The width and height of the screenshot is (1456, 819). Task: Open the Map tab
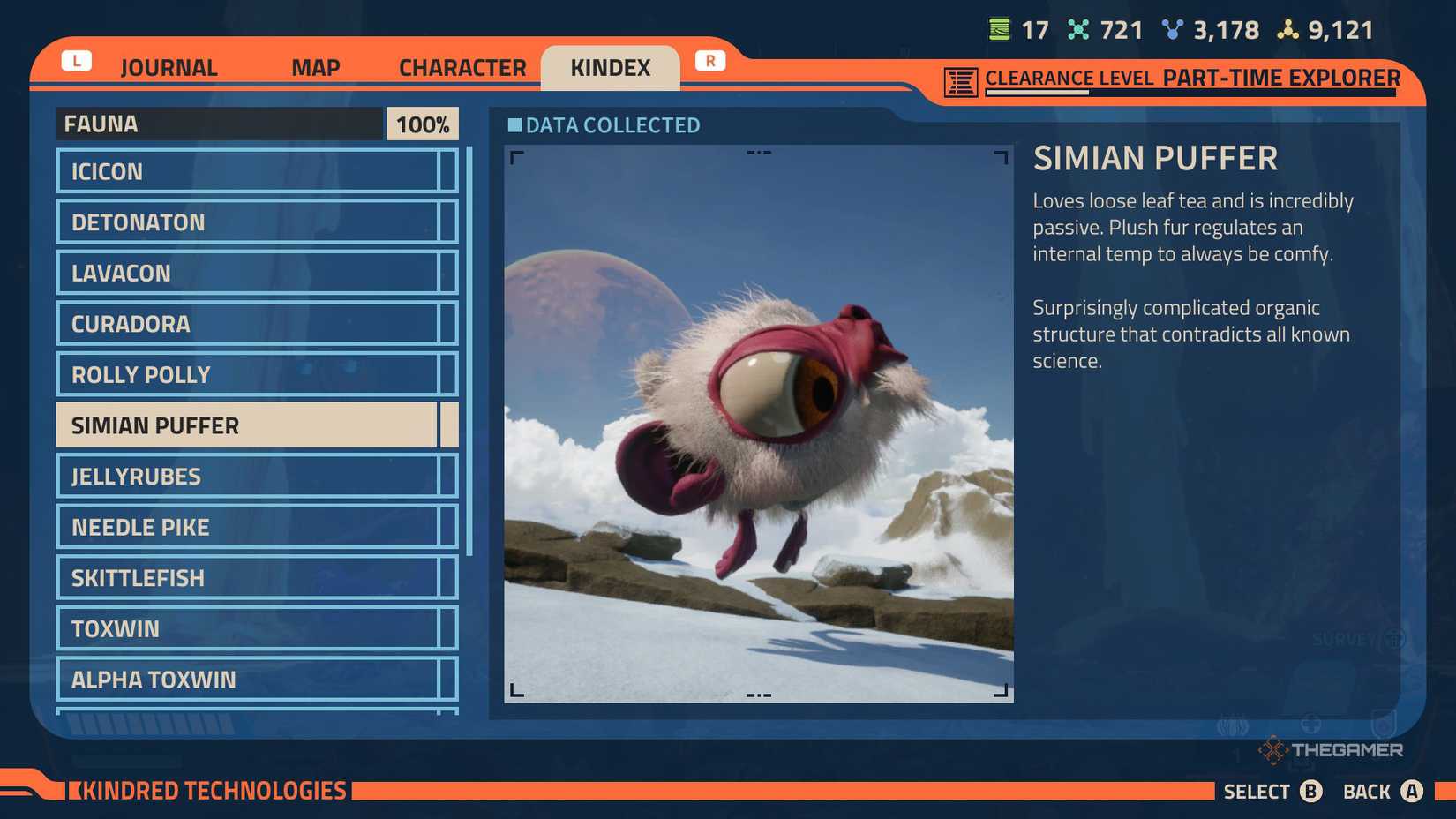(314, 67)
